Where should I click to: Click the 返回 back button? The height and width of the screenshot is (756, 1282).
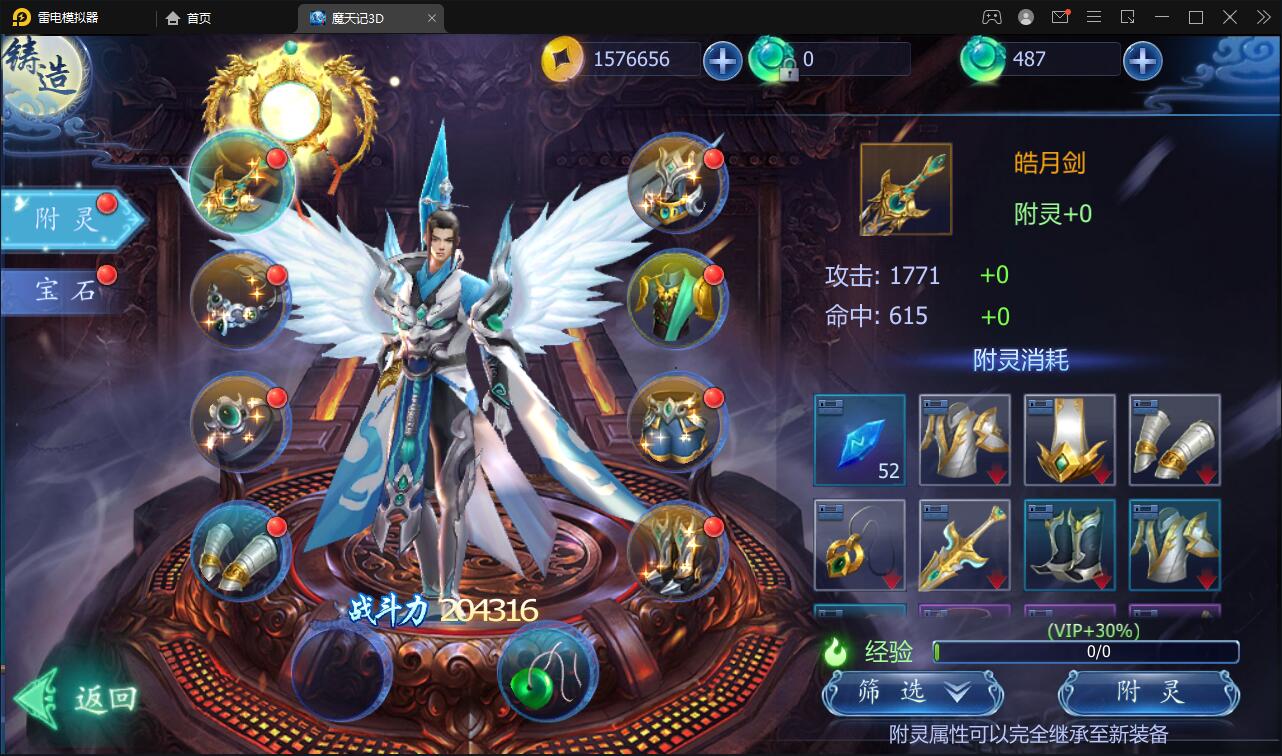(x=75, y=700)
